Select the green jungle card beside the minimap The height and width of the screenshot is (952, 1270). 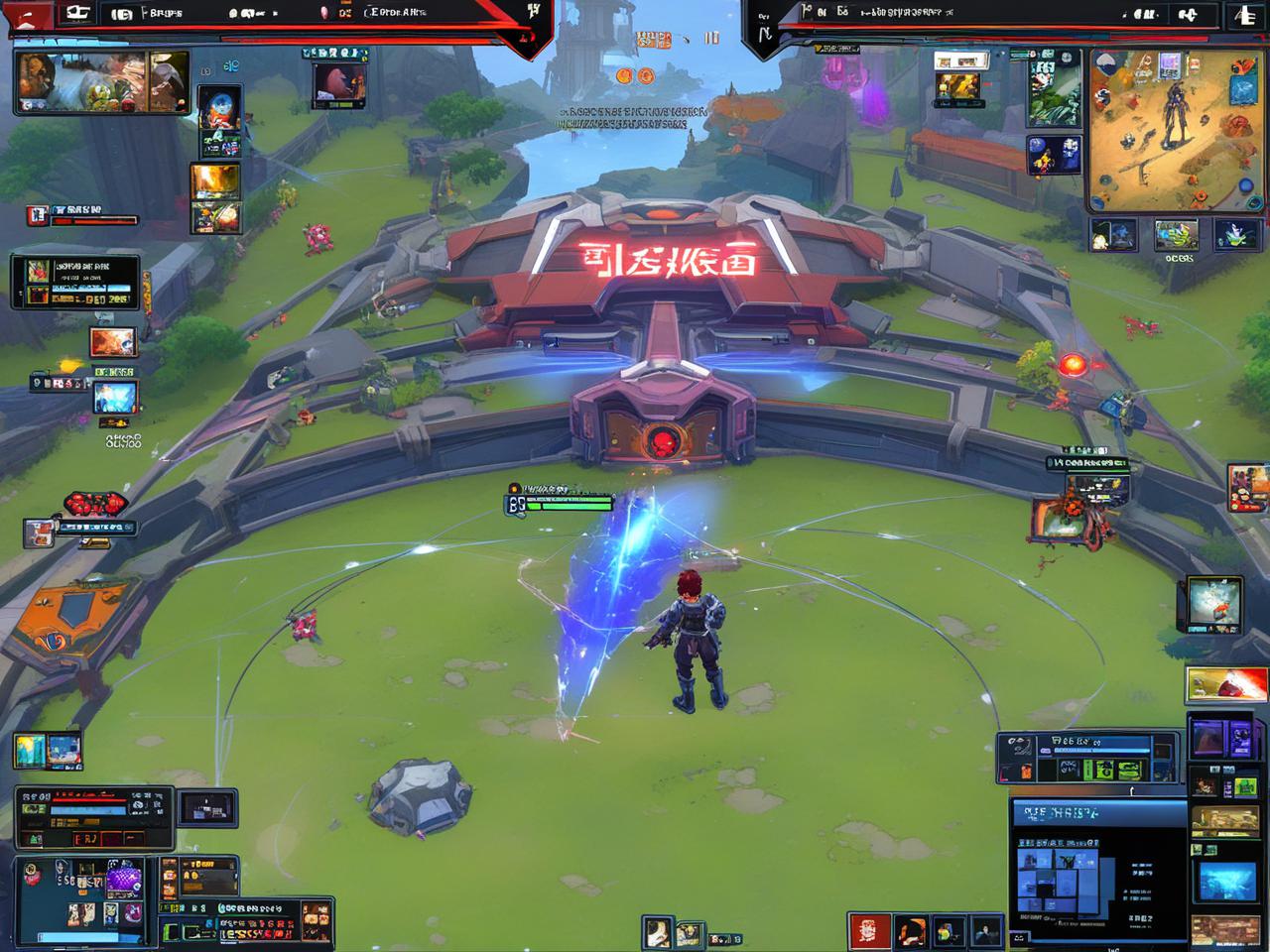1054,87
